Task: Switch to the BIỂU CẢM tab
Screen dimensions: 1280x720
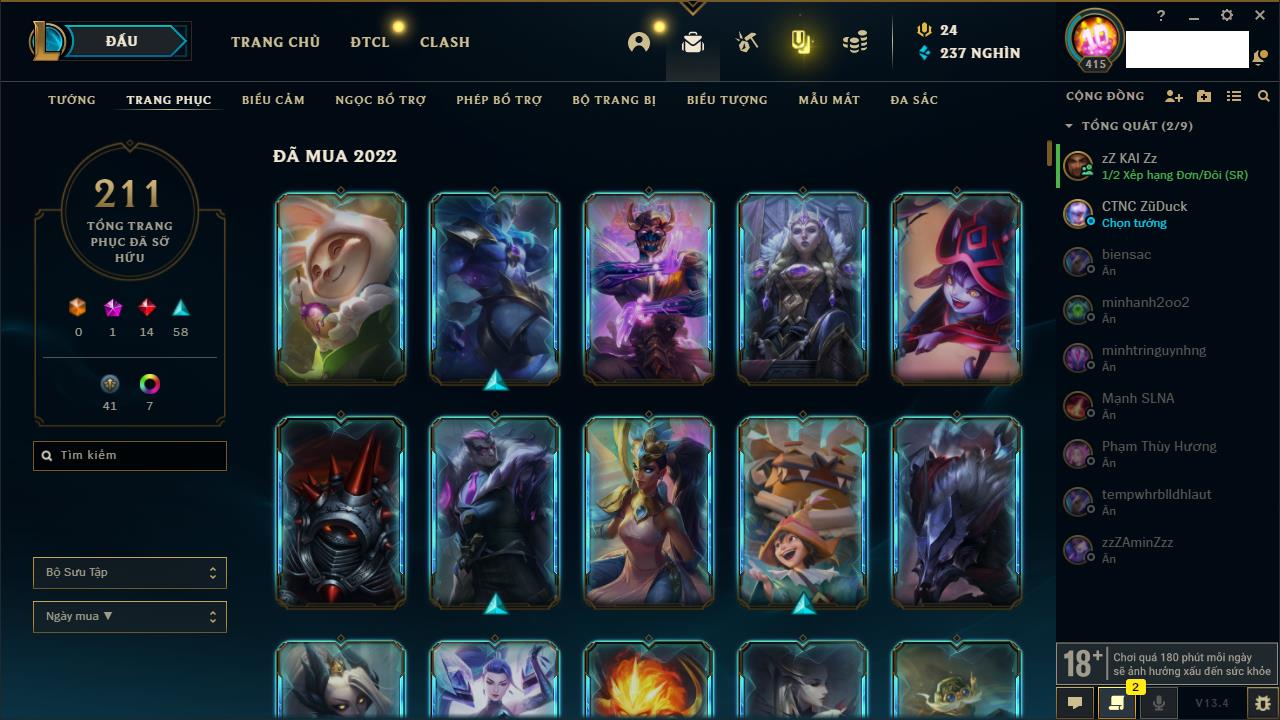Action: tap(273, 100)
